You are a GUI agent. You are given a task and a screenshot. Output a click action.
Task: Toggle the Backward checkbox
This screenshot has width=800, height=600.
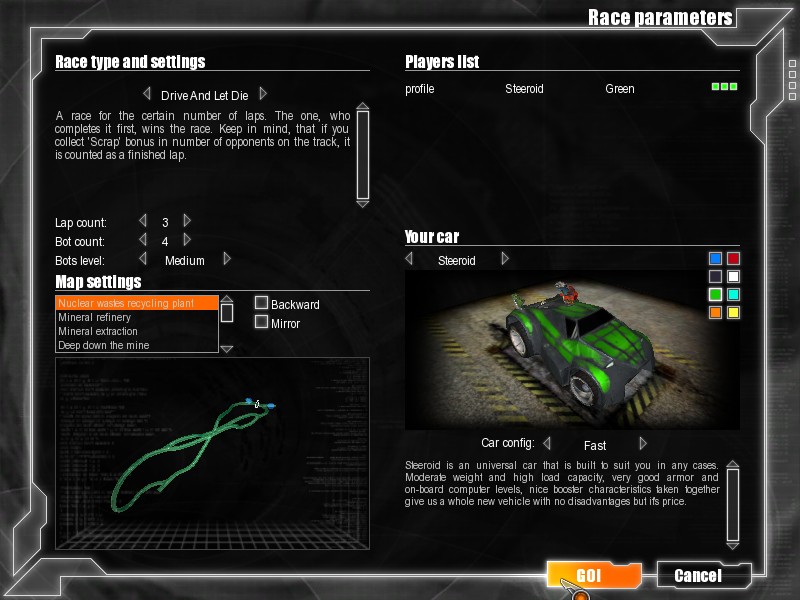pyautogui.click(x=262, y=303)
